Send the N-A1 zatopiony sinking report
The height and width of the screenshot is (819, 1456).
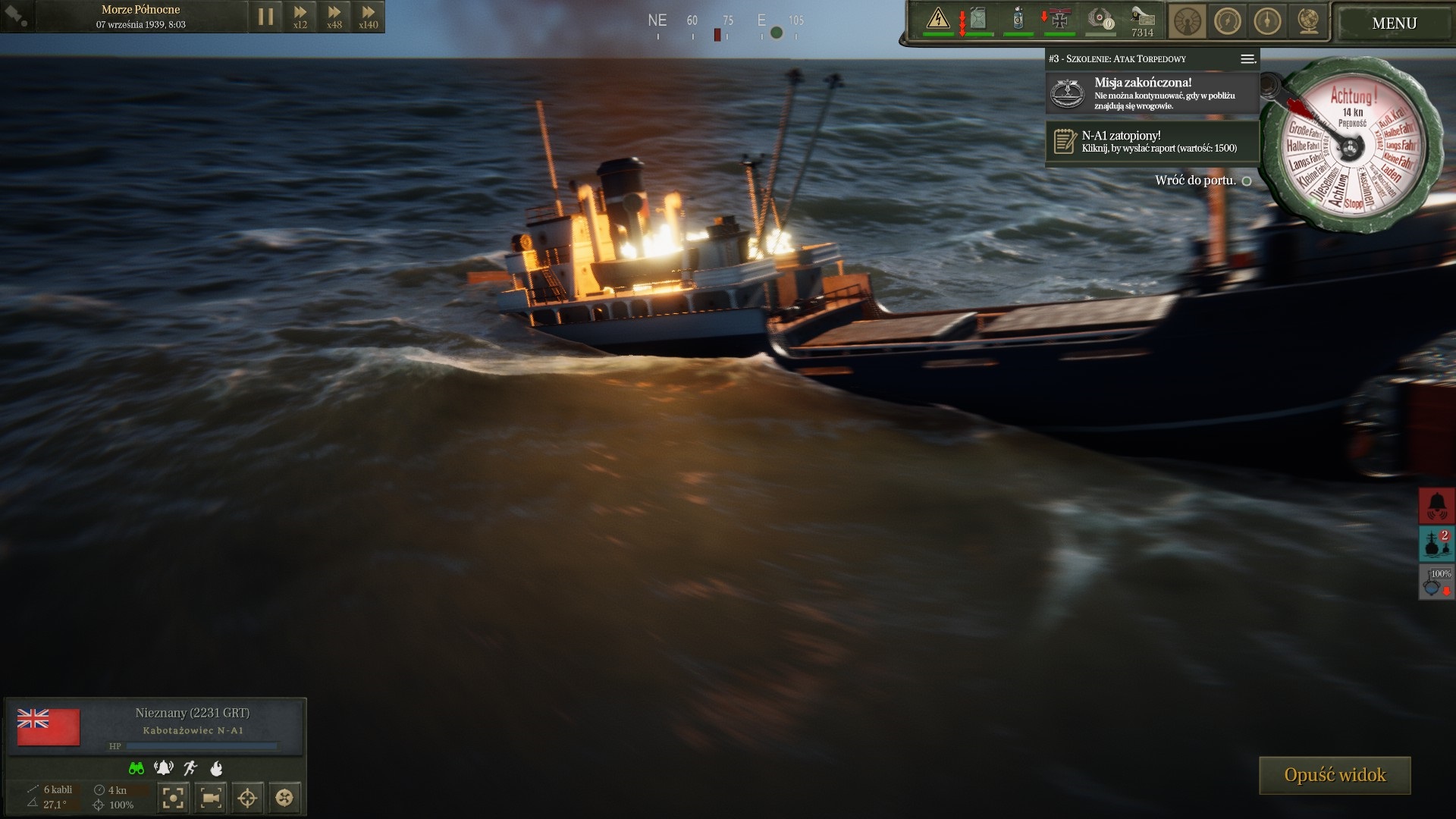(x=1152, y=141)
